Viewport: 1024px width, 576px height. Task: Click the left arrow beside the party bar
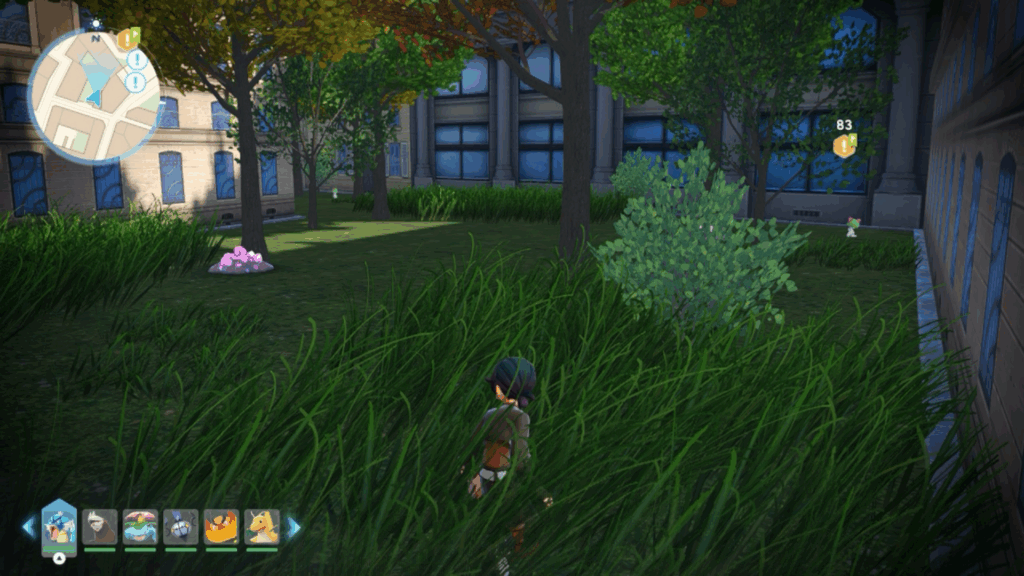(28, 527)
